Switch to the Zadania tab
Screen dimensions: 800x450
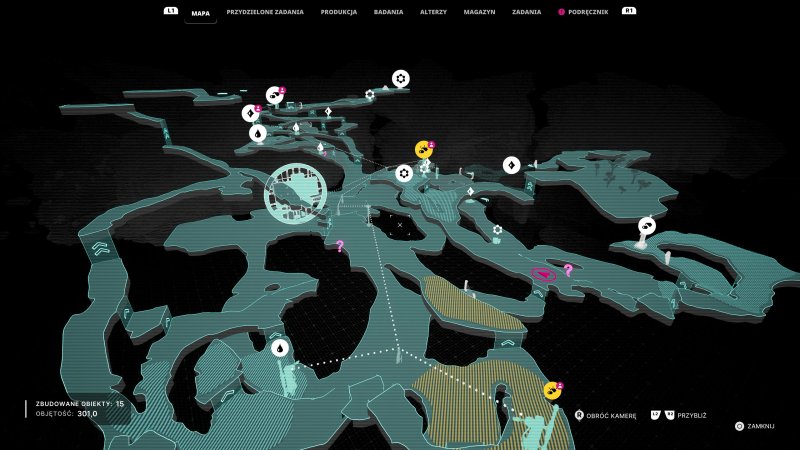click(526, 12)
